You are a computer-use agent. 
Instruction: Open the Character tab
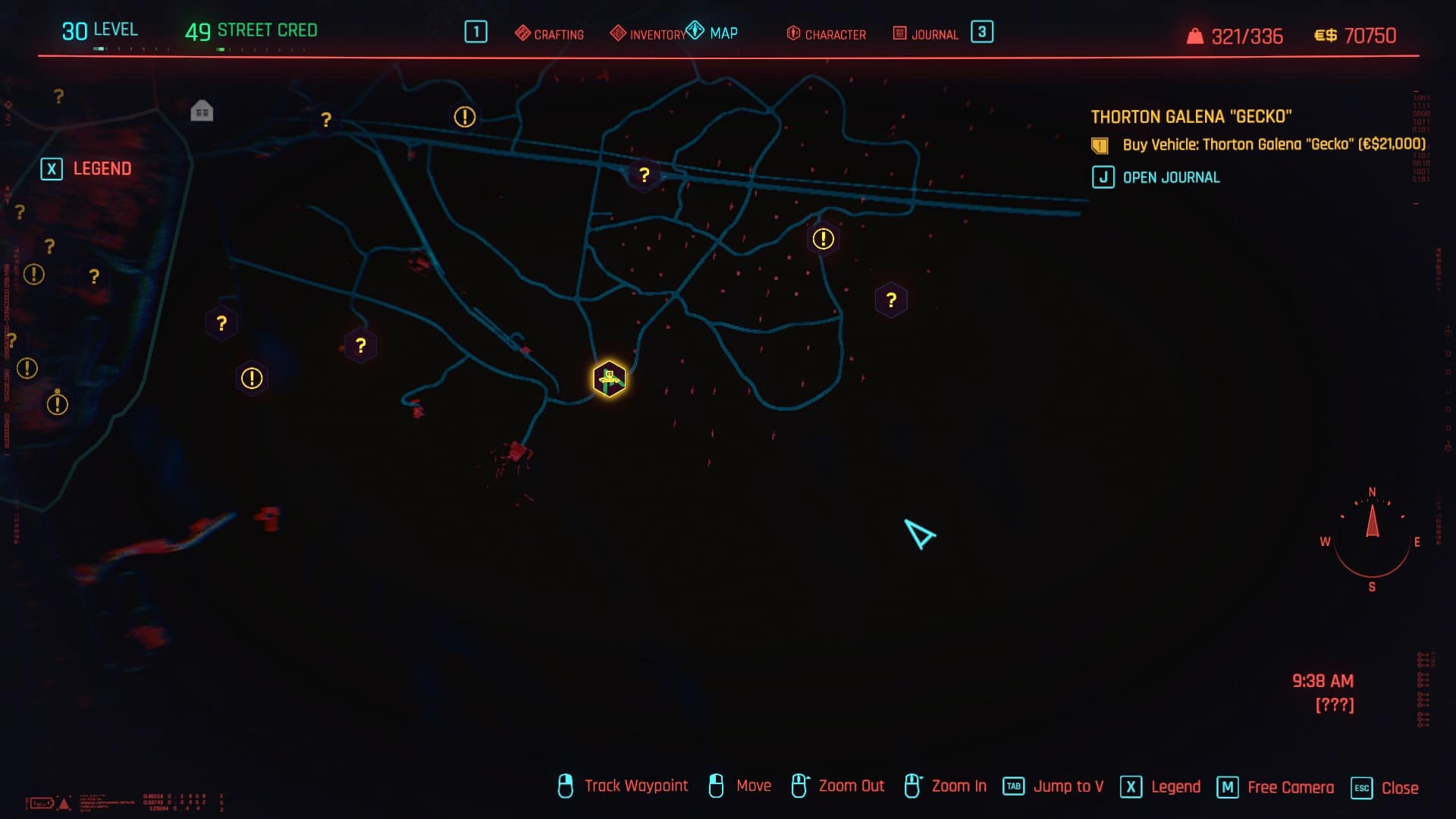pos(827,34)
